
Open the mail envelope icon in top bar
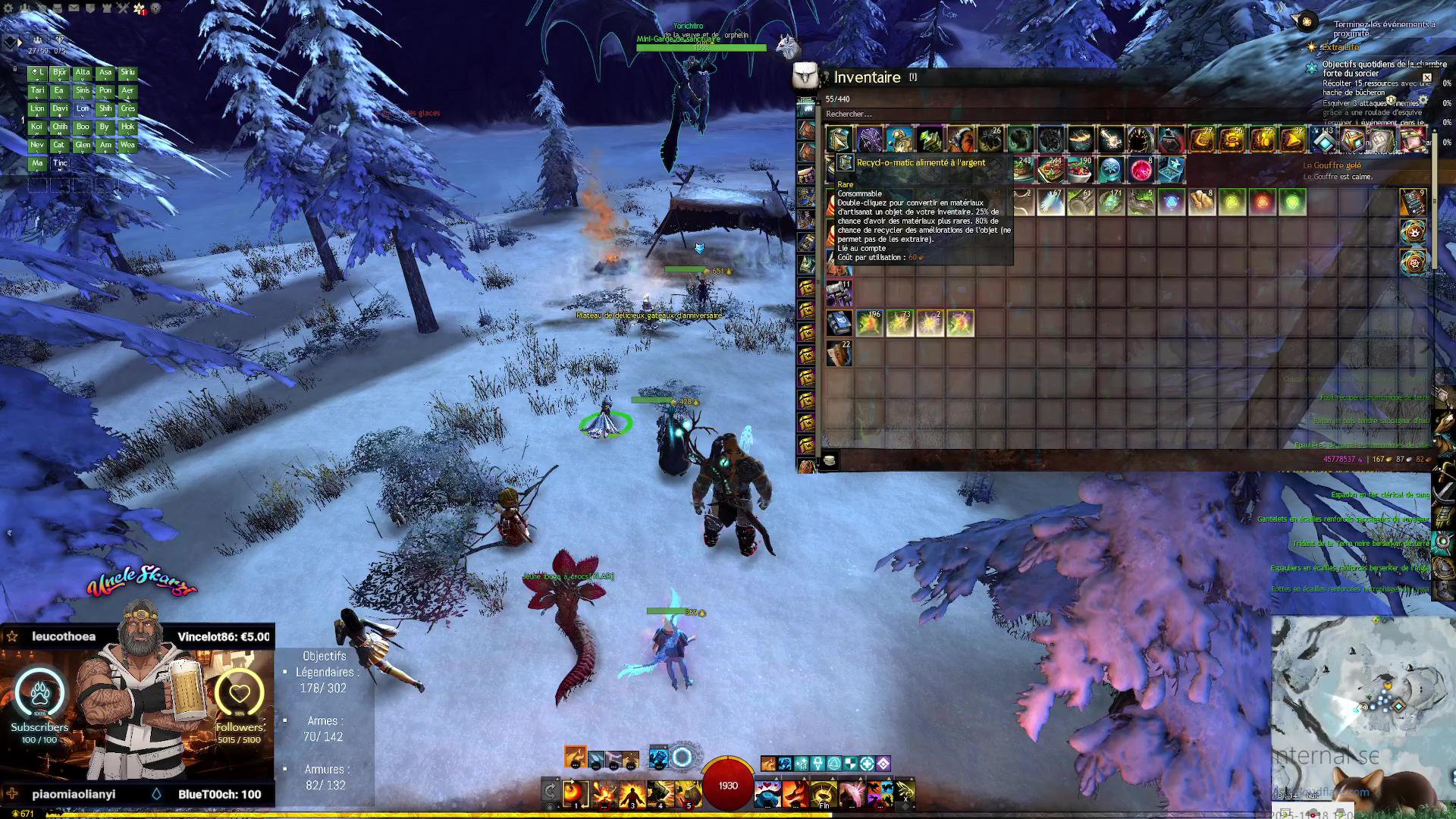click(x=74, y=8)
